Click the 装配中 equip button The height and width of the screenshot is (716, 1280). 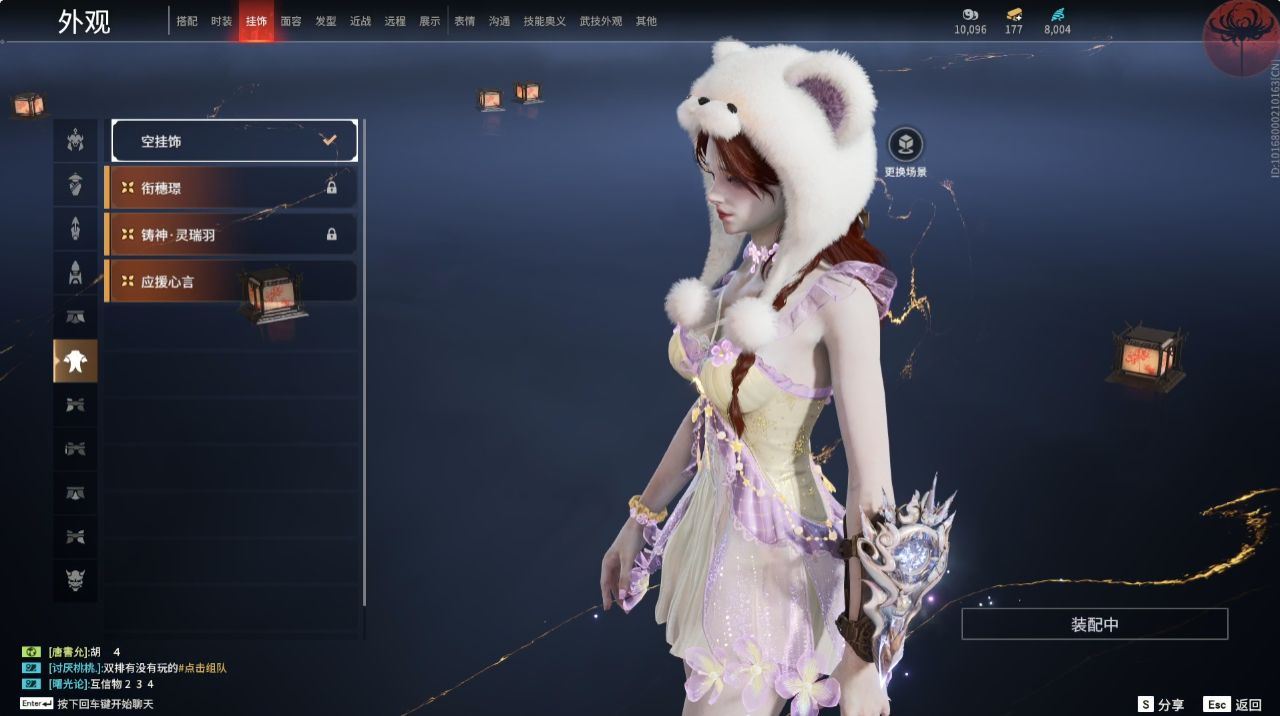pyautogui.click(x=1094, y=624)
